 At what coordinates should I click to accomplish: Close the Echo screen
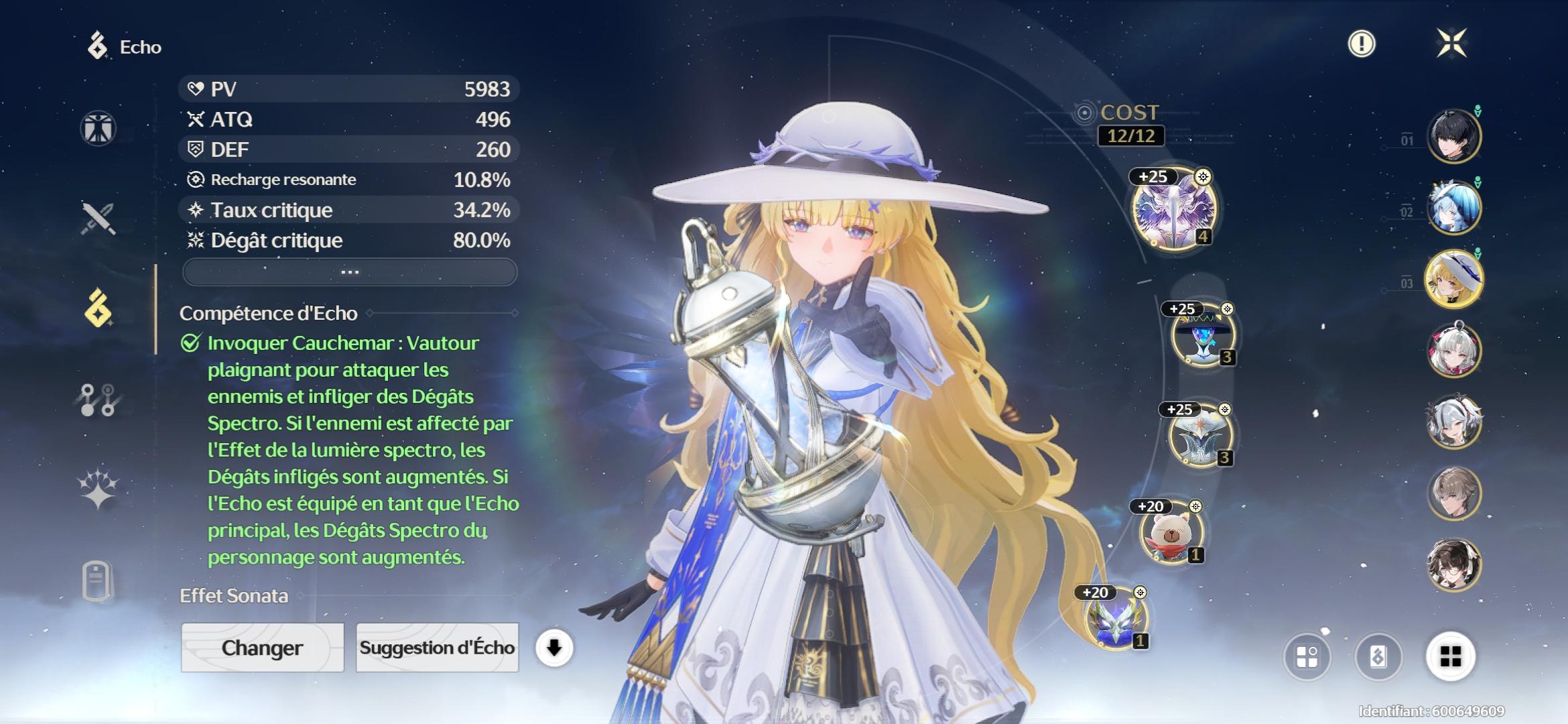(x=1451, y=44)
